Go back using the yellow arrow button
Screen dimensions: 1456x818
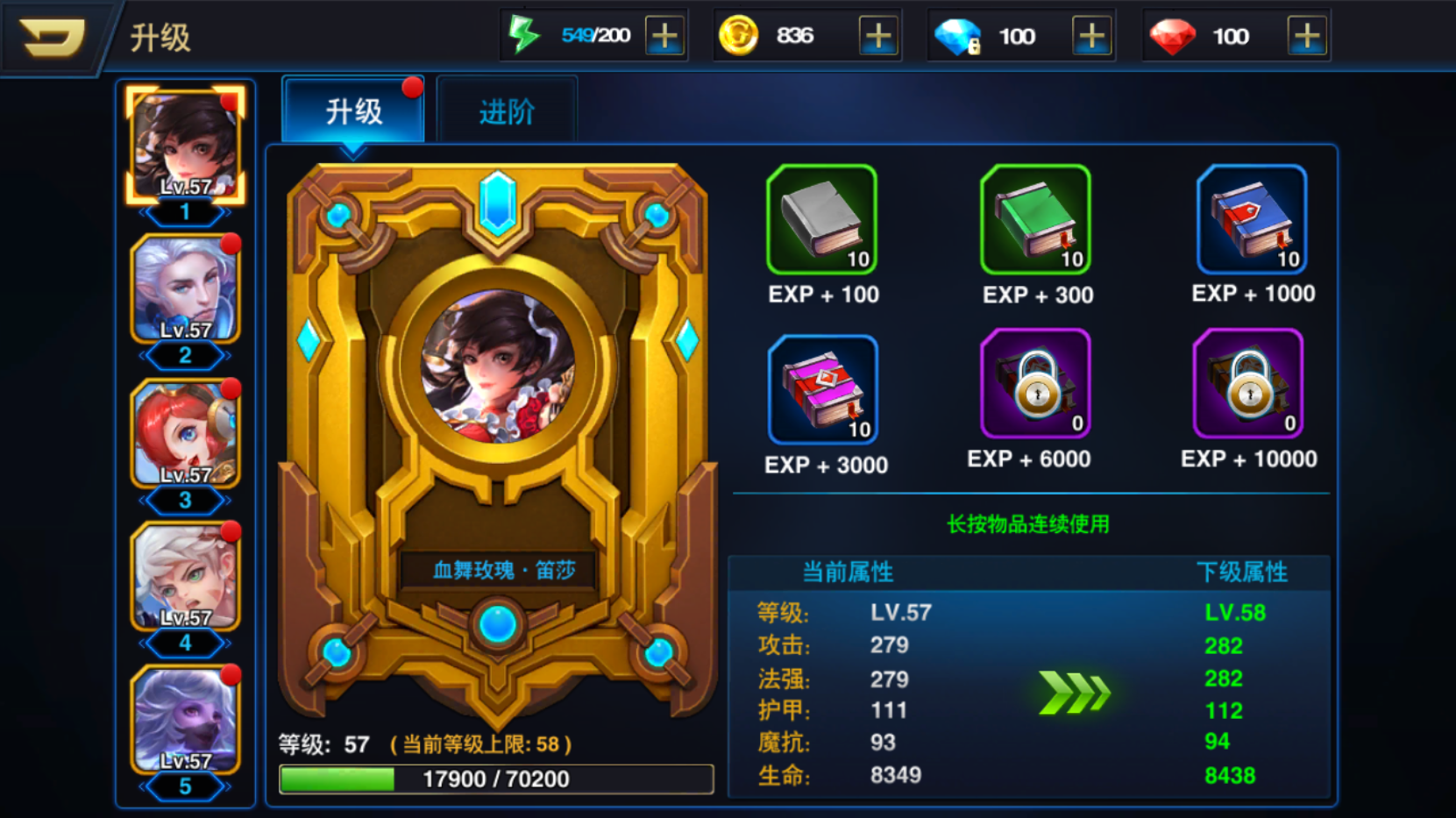[52, 38]
